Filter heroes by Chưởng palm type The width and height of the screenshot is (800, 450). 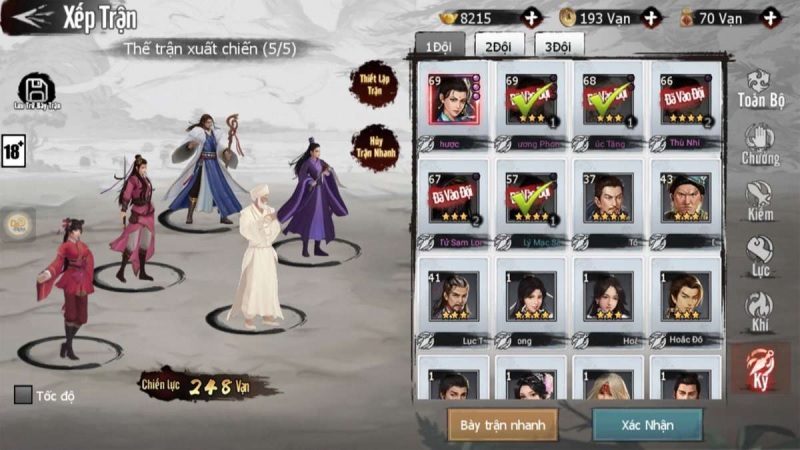point(760,145)
